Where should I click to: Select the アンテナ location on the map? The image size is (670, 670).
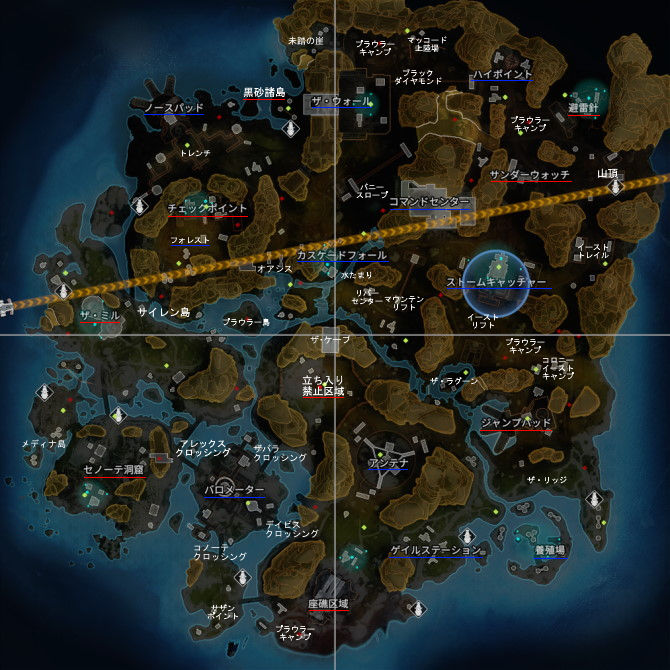click(387, 462)
